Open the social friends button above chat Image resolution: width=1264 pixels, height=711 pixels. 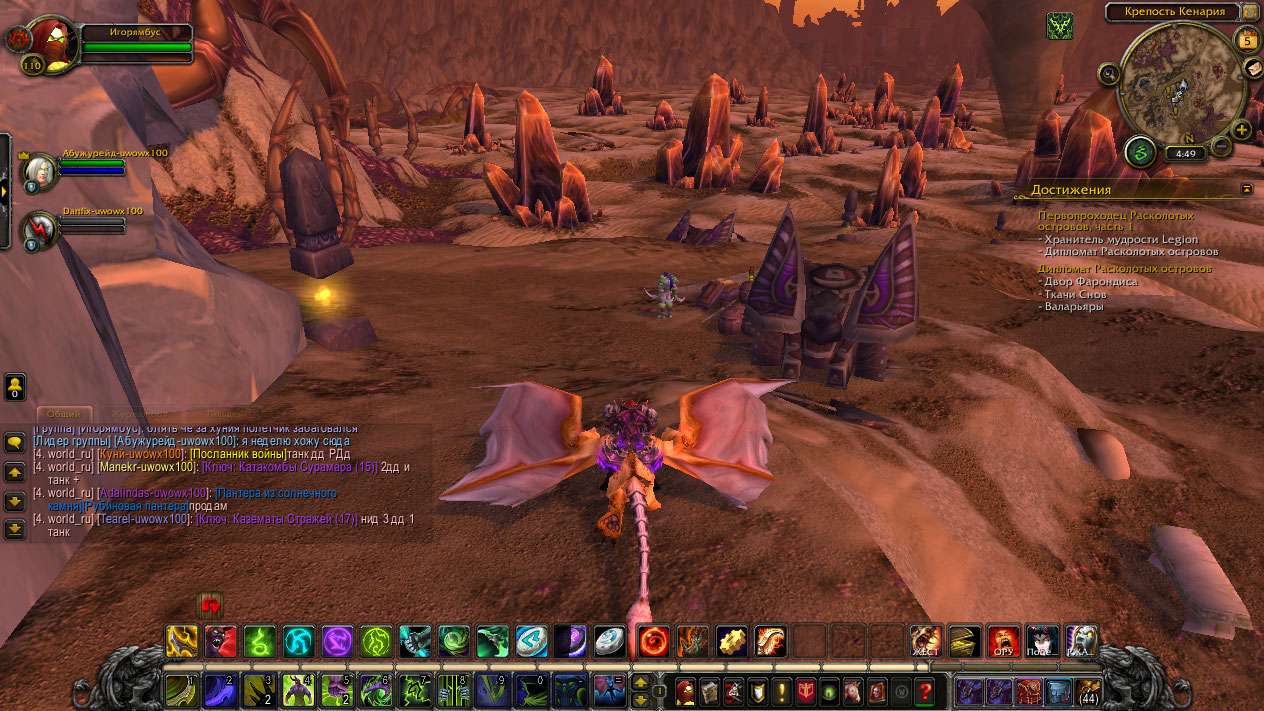(15, 386)
